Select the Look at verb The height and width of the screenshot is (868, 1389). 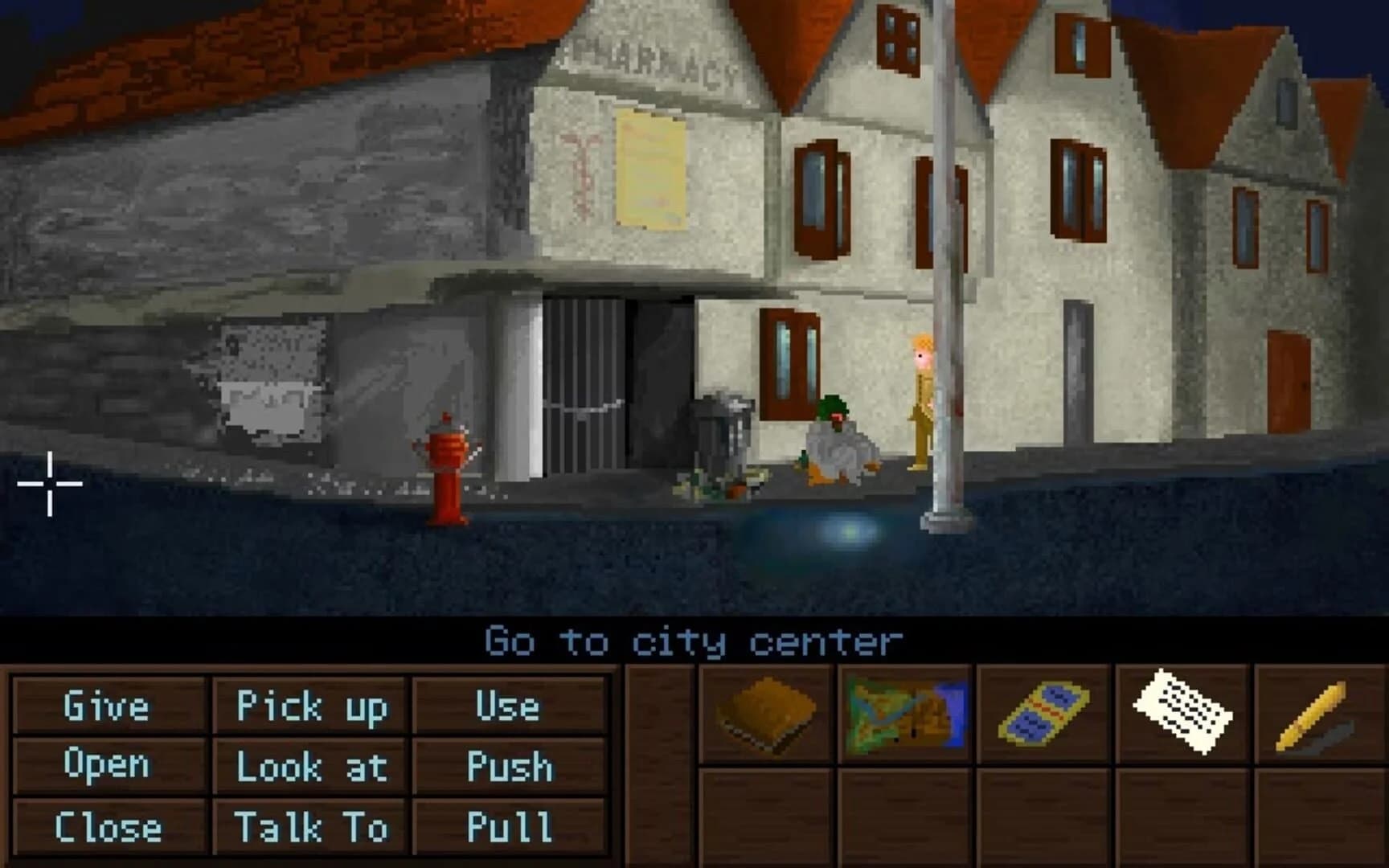[x=311, y=768]
